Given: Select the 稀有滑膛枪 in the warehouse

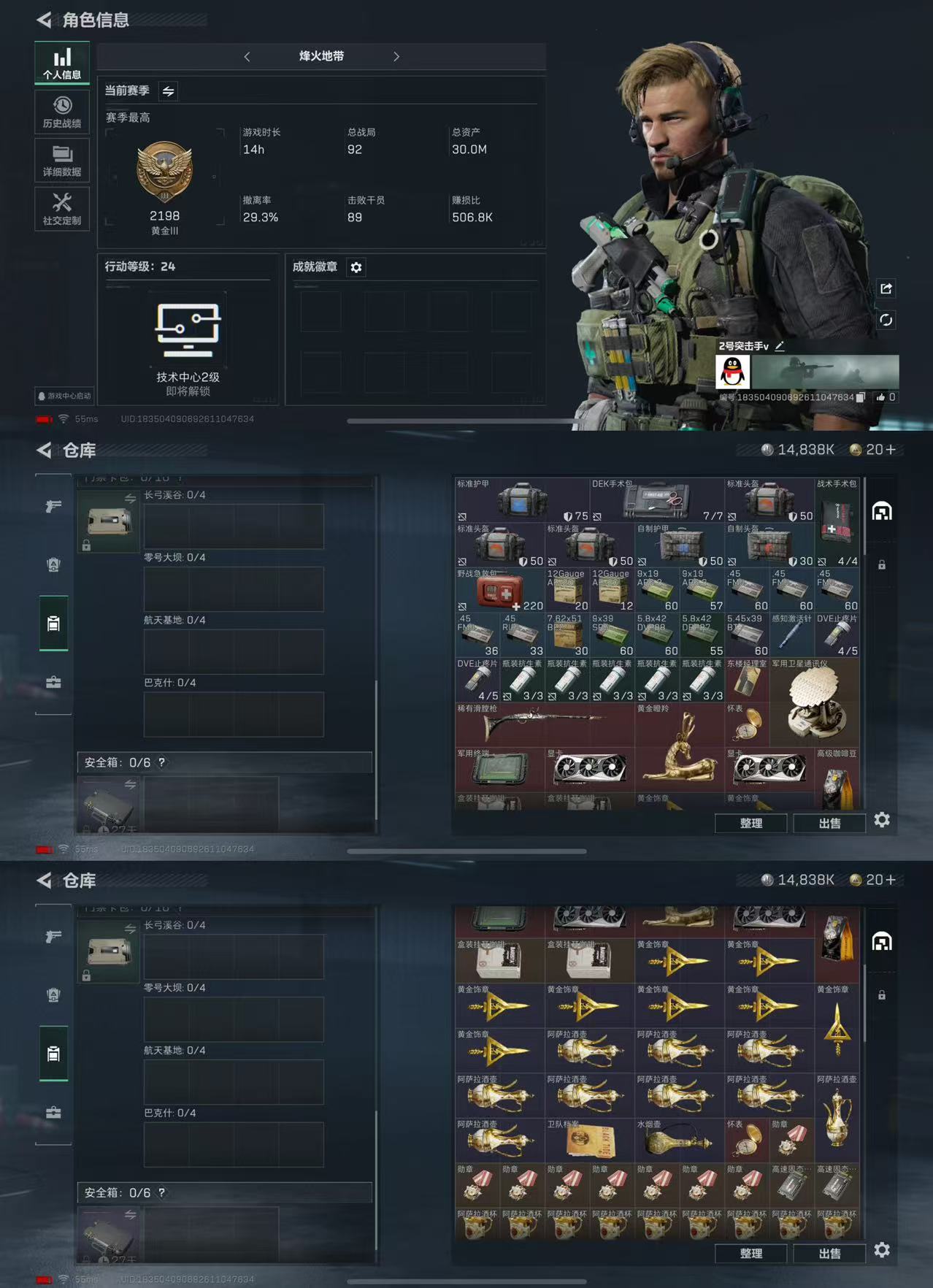Looking at the screenshot, I should 544,724.
